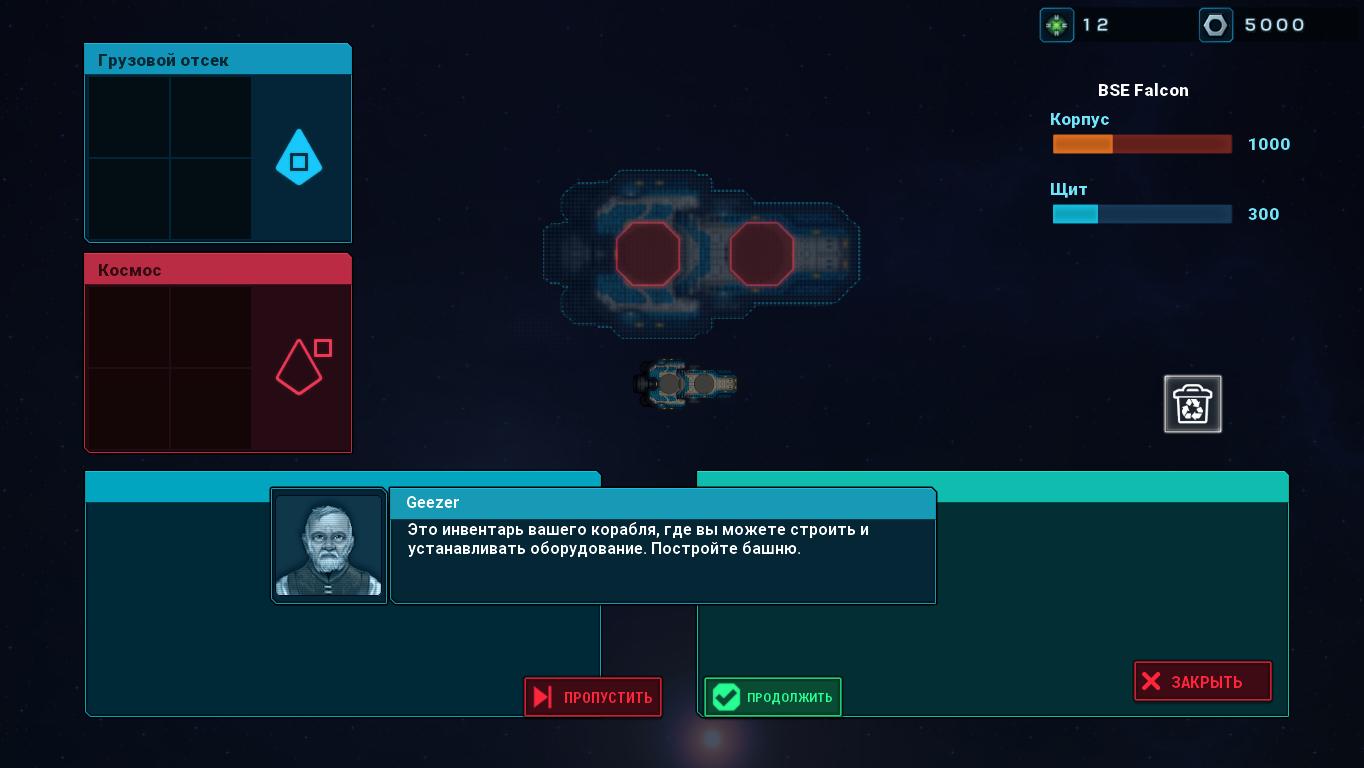The width and height of the screenshot is (1364, 768).
Task: Skip the tutorial with Пропустить
Action: pyautogui.click(x=593, y=697)
